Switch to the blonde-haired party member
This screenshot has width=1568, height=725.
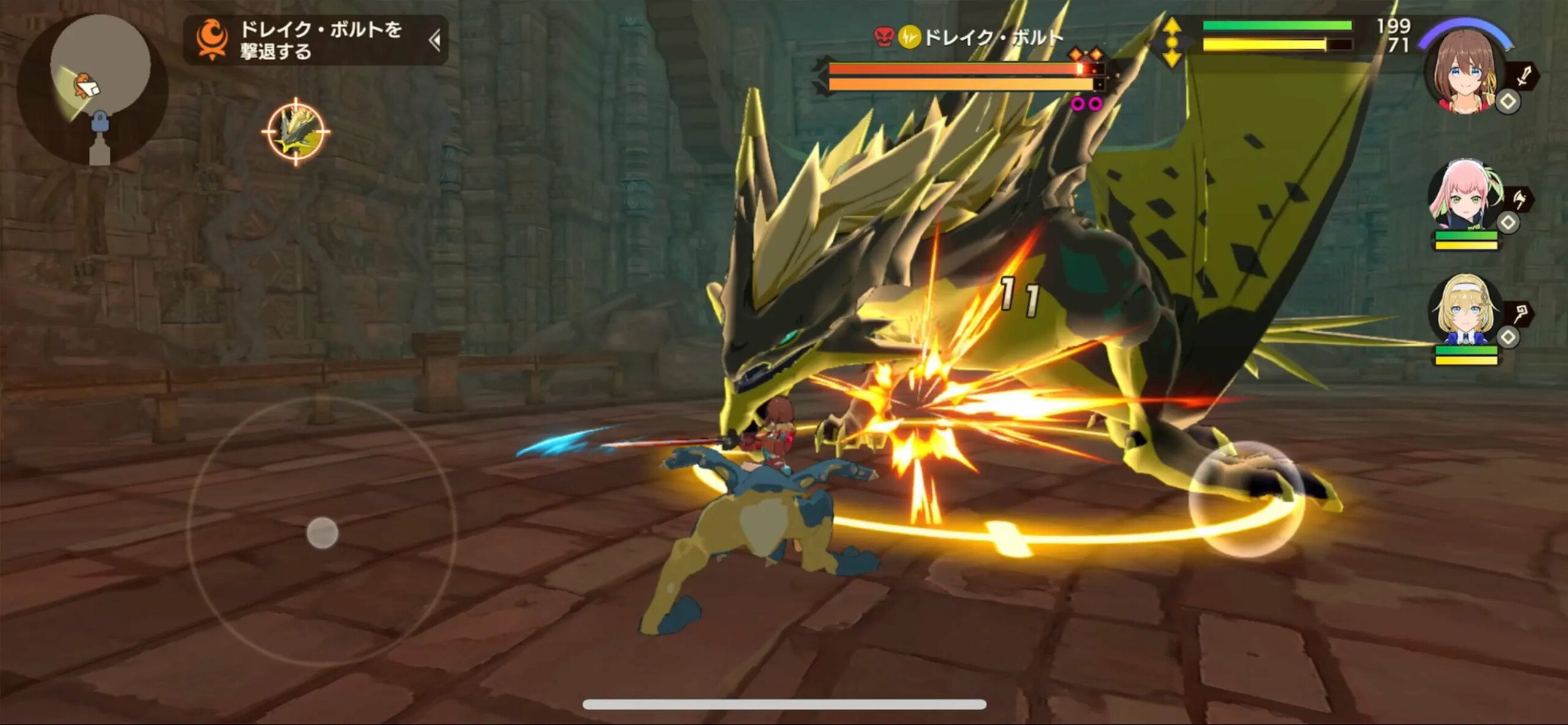[x=1465, y=311]
